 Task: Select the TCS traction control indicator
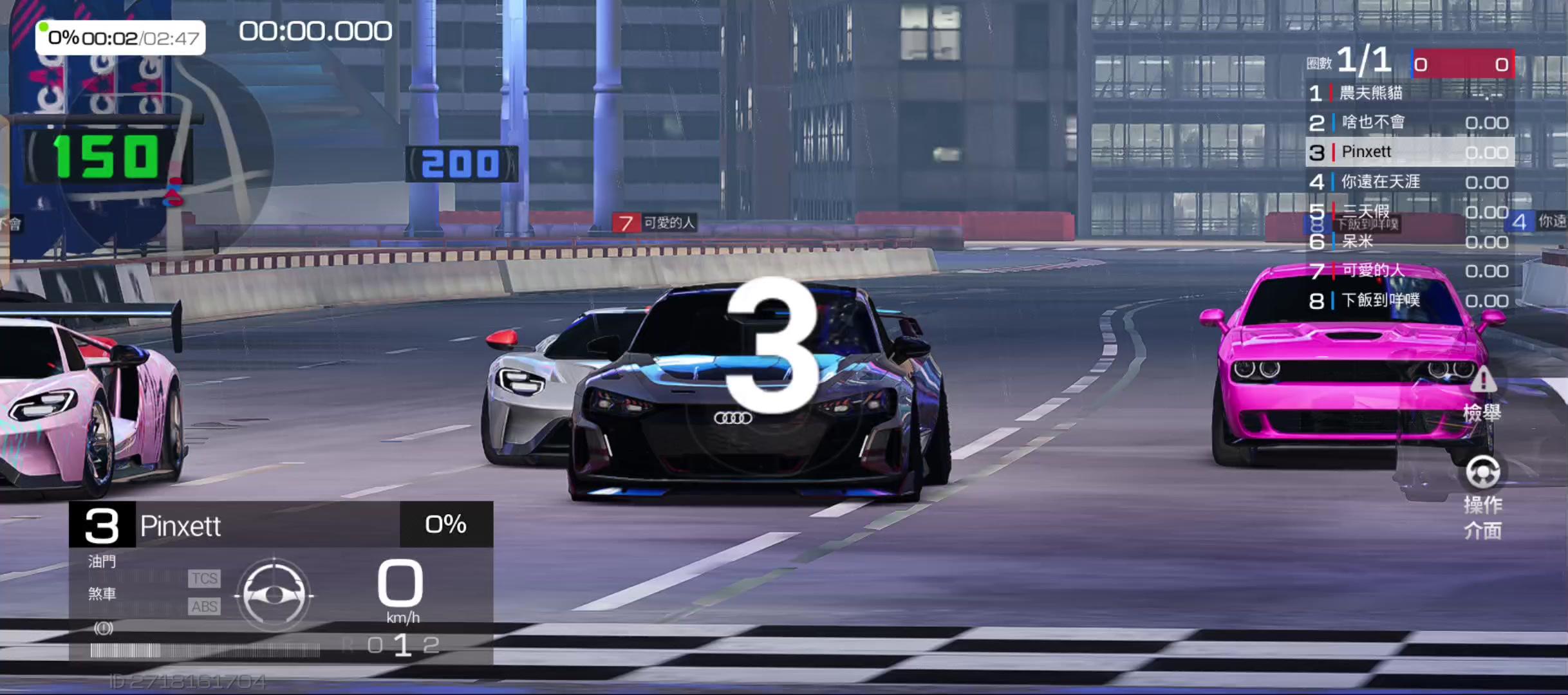[203, 578]
